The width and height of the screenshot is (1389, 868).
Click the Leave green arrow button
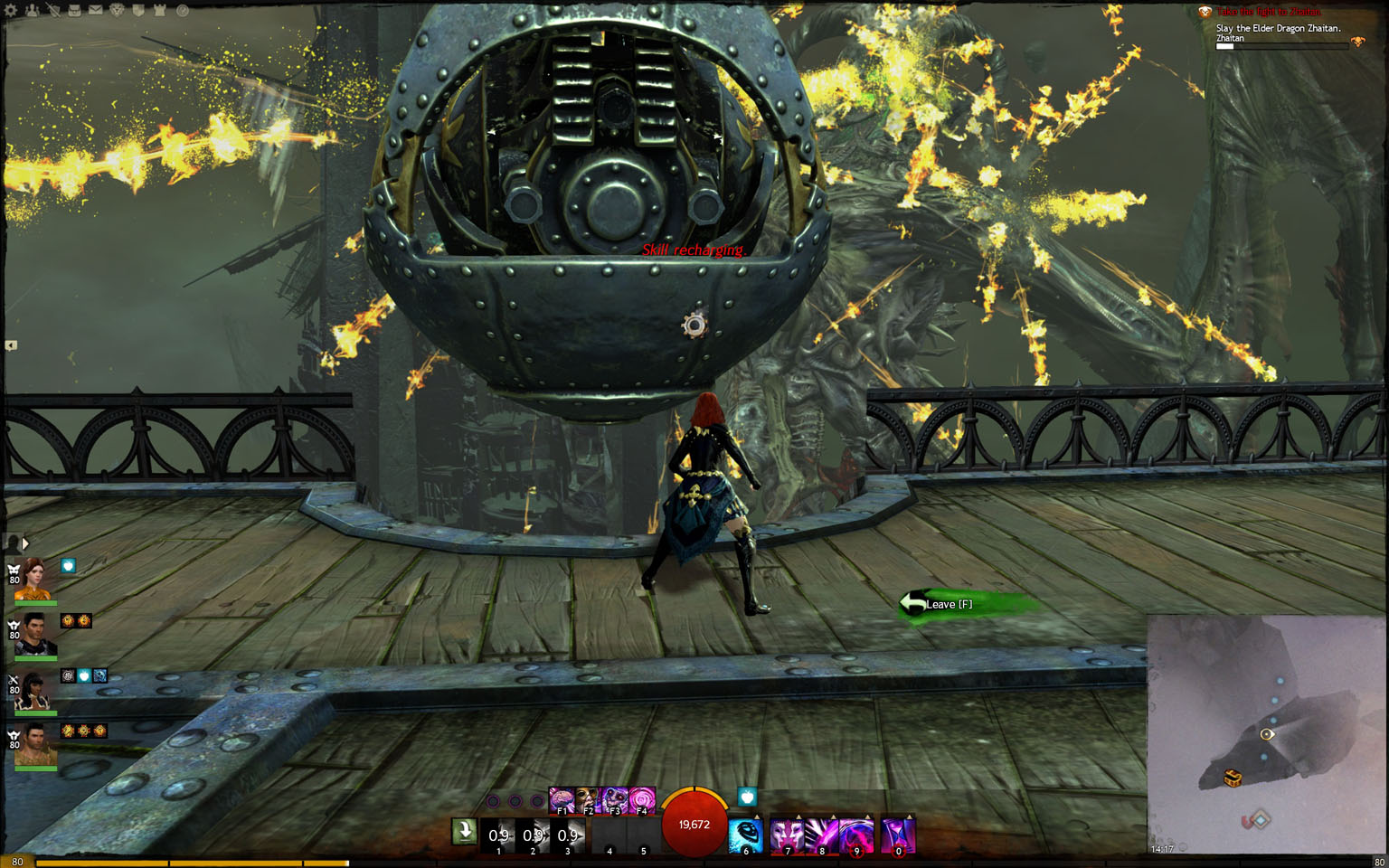[937, 604]
